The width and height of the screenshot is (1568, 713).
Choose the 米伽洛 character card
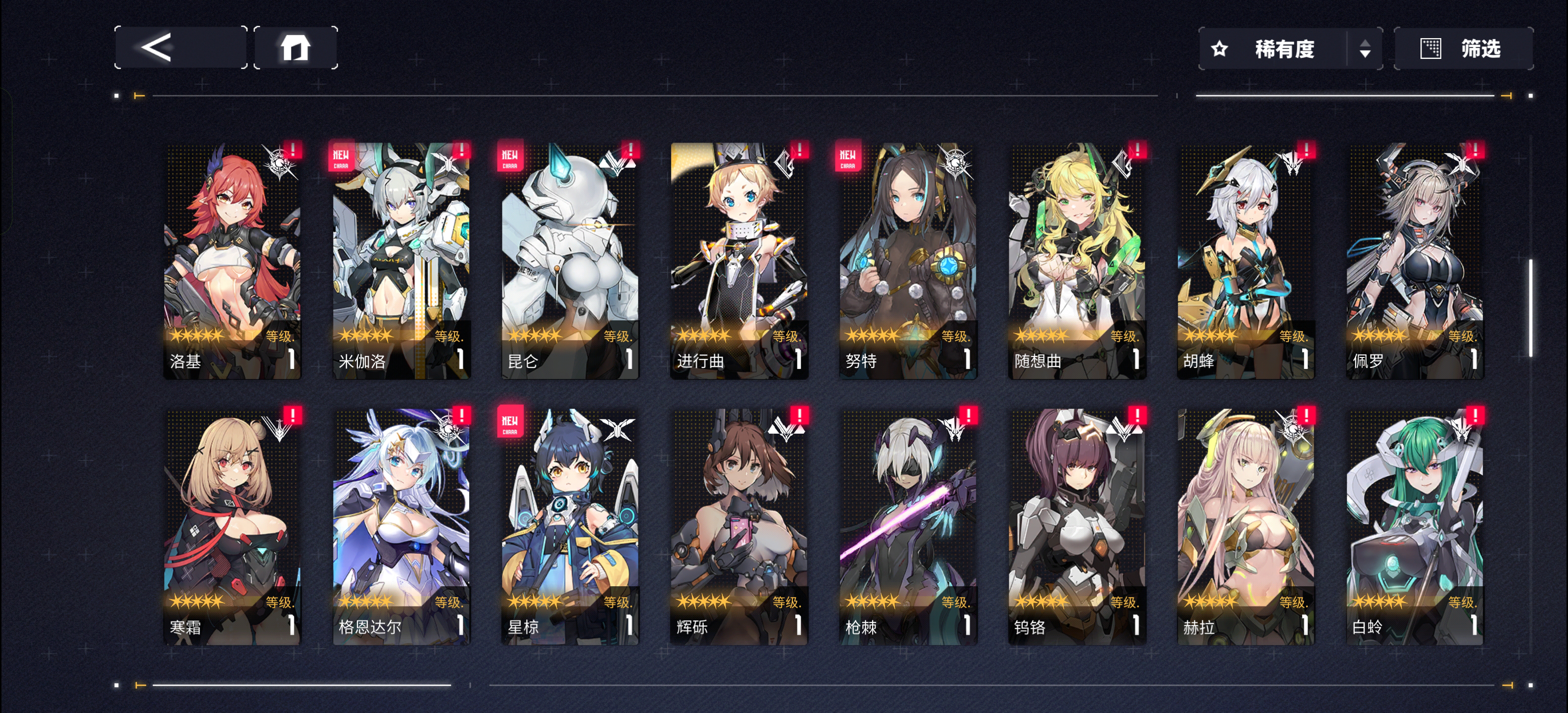[401, 260]
